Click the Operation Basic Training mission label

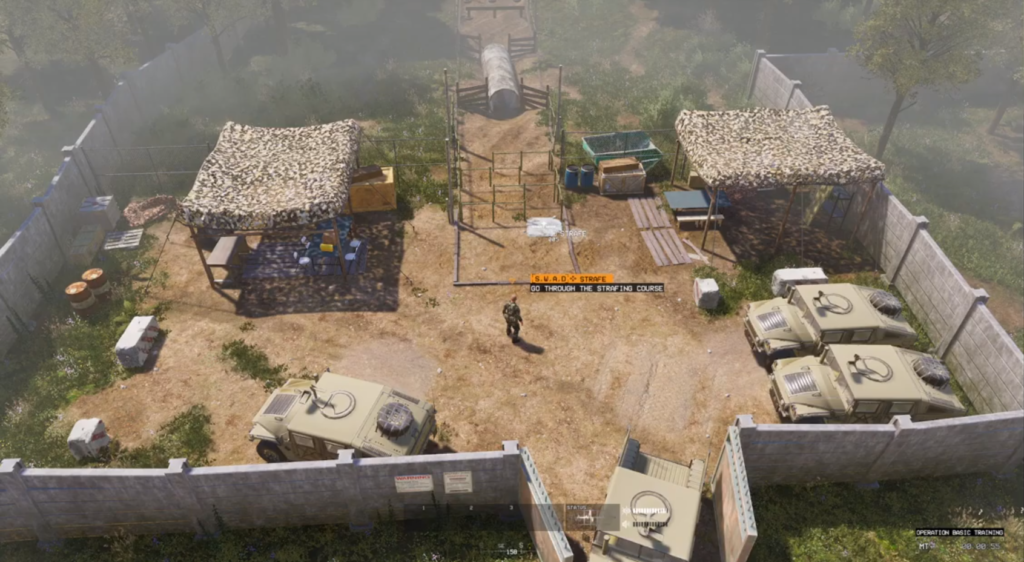(957, 533)
